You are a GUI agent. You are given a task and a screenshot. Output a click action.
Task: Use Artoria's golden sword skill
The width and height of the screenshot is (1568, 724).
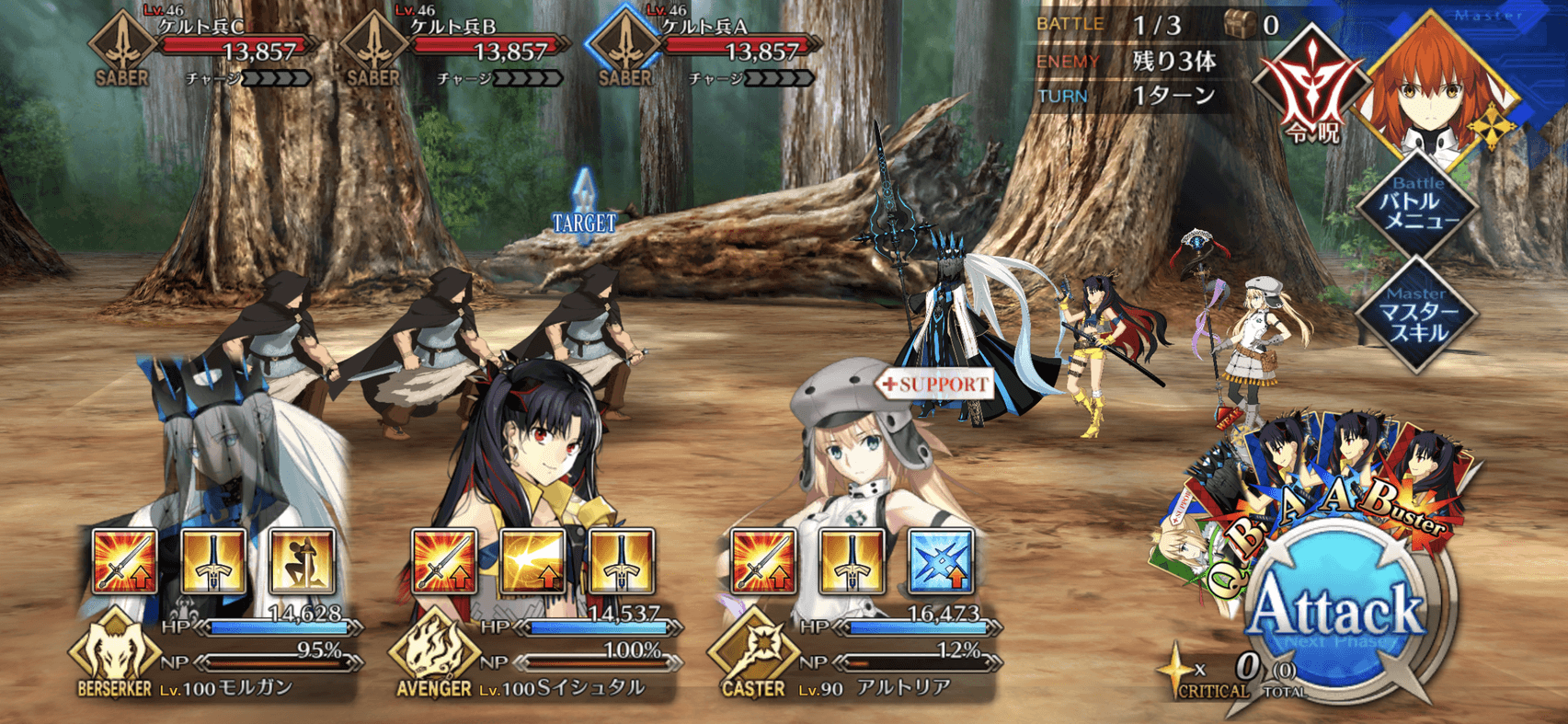coord(852,561)
